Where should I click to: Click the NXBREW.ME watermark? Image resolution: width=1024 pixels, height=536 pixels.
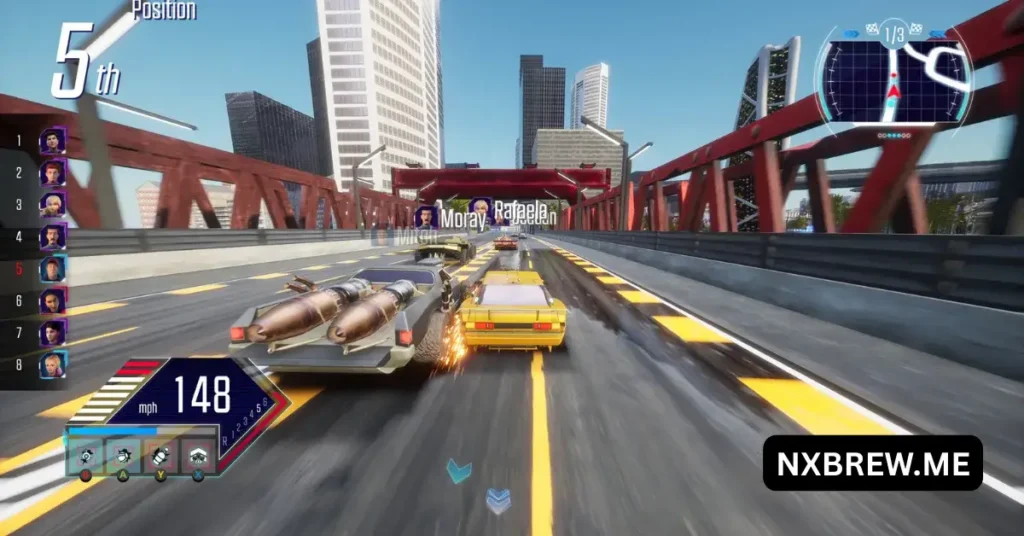coord(872,462)
